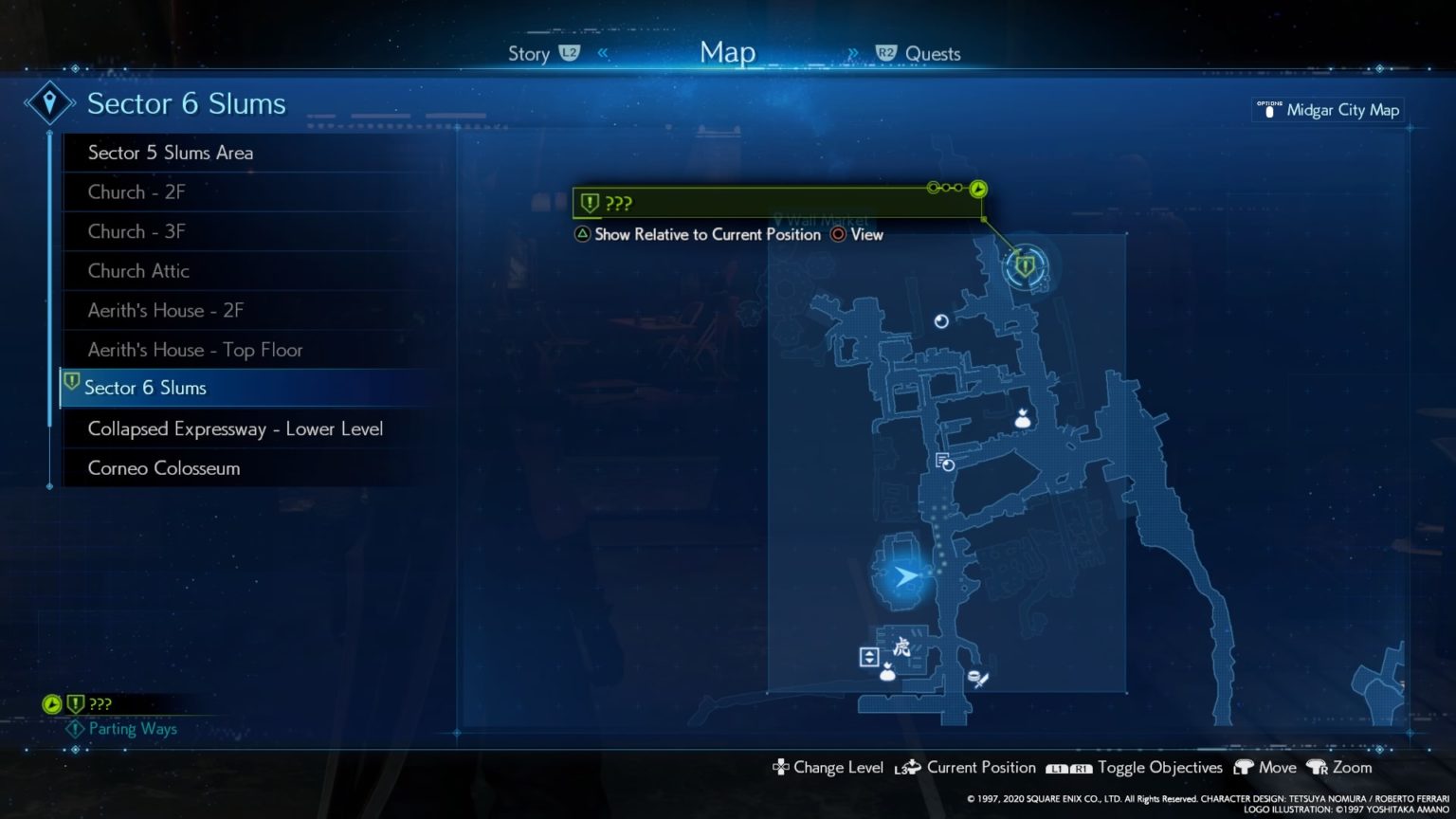Click the Parting Ways objective link
Viewport: 1456px width, 819px height.
coord(132,729)
